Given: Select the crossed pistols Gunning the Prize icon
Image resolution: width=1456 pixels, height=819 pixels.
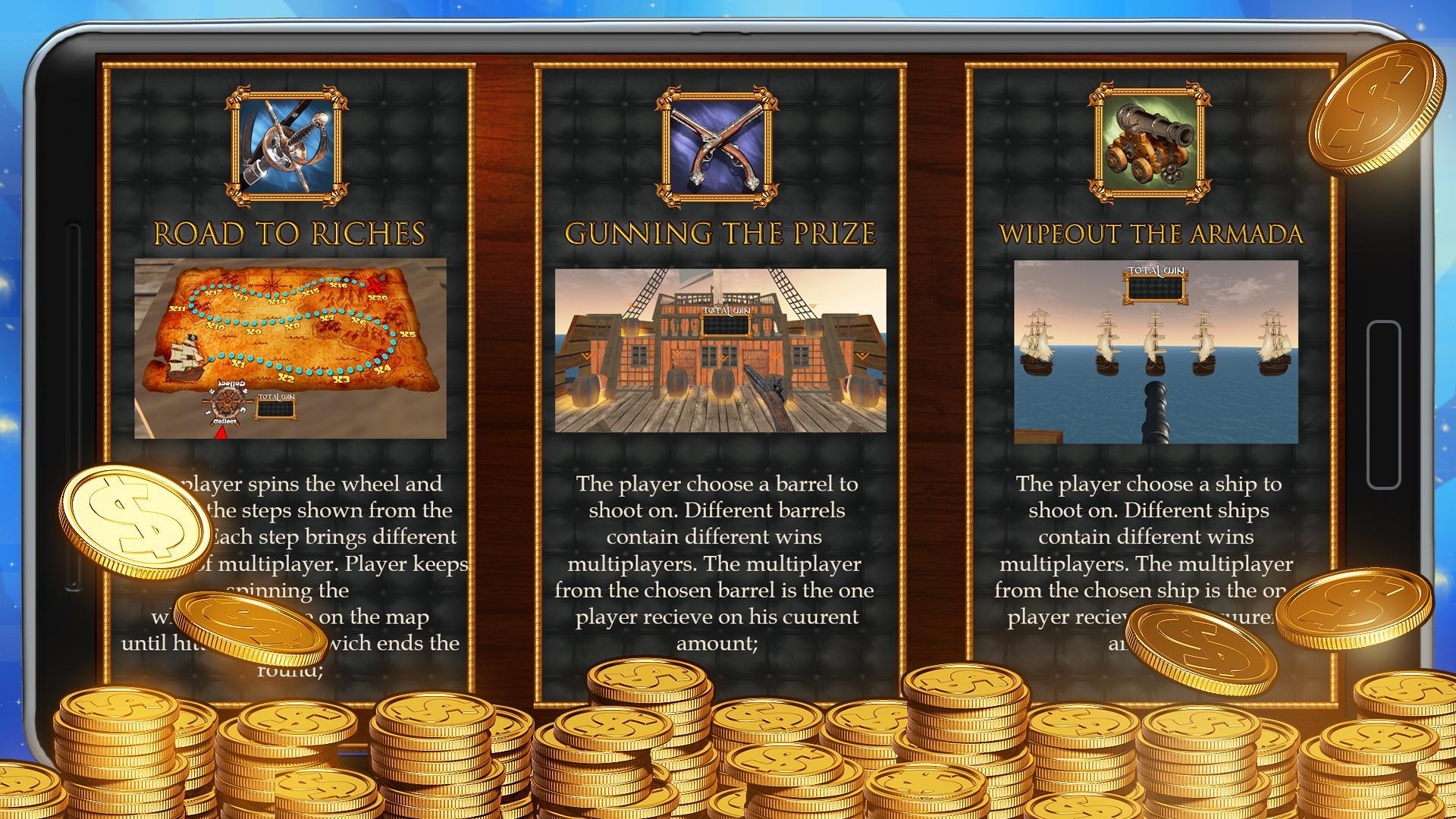Looking at the screenshot, I should [719, 146].
